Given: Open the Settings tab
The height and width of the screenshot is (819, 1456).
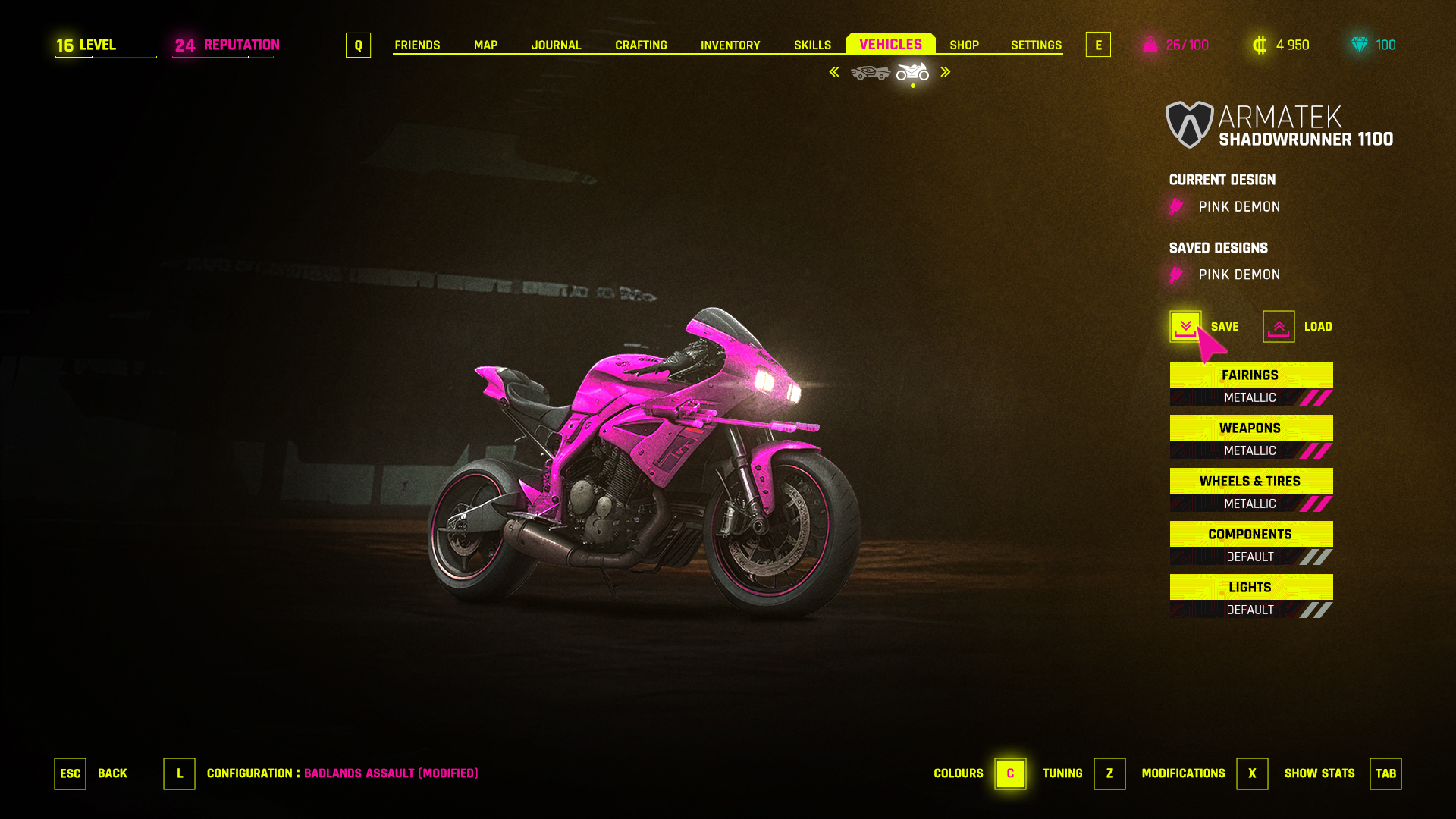Looking at the screenshot, I should click(1036, 45).
